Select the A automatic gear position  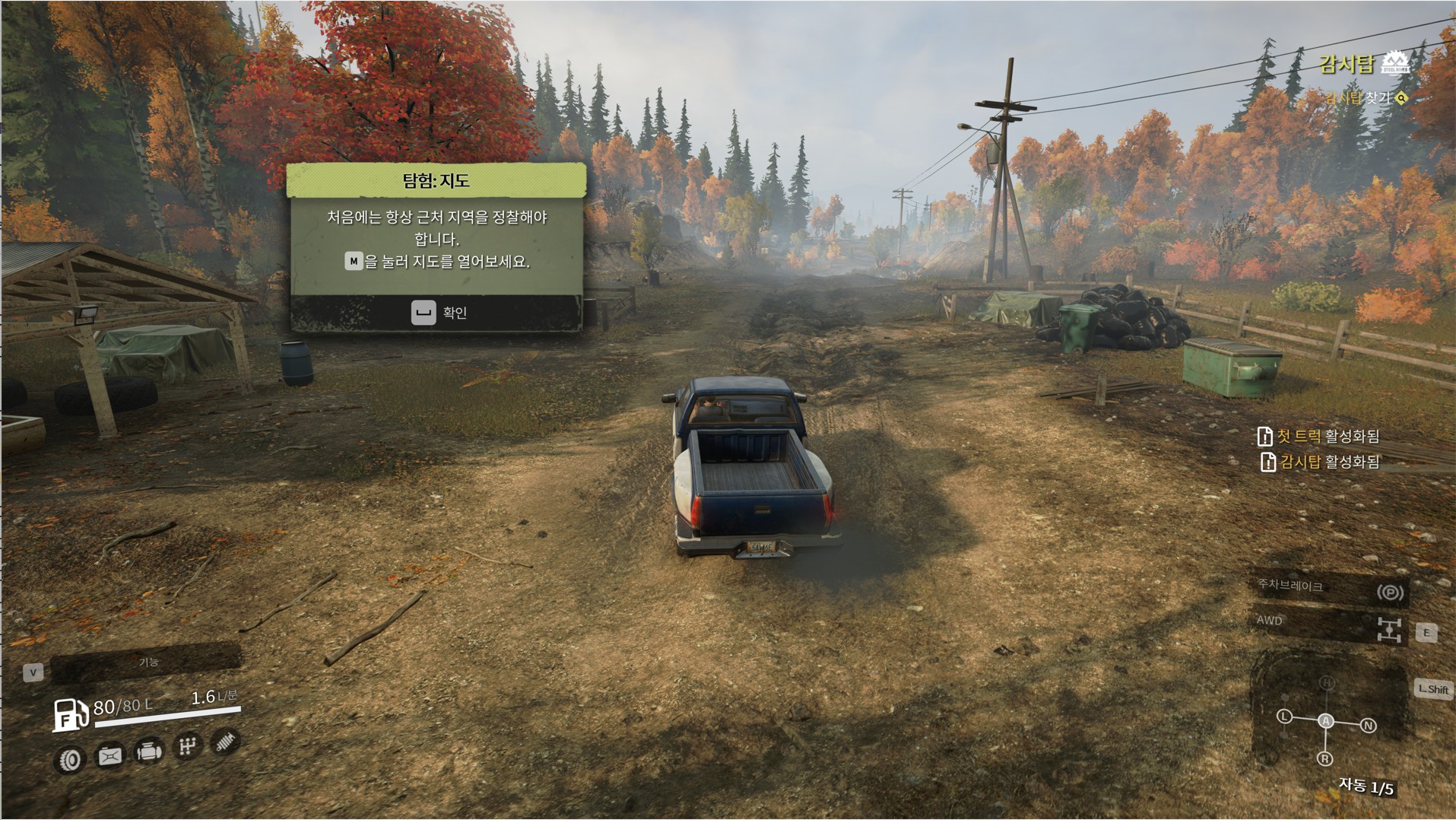tap(1325, 720)
